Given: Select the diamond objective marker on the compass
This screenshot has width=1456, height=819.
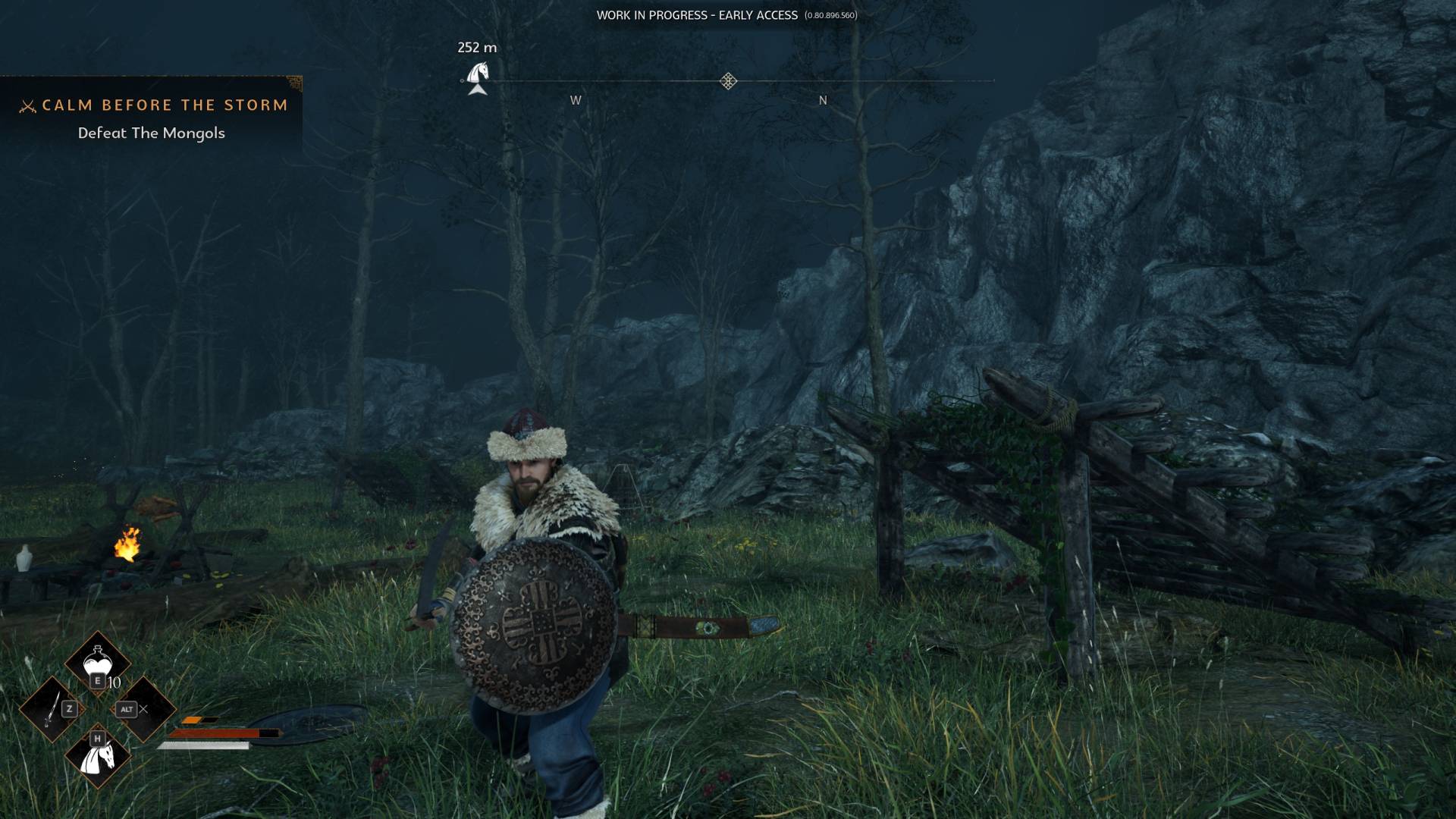Looking at the screenshot, I should click(x=728, y=81).
